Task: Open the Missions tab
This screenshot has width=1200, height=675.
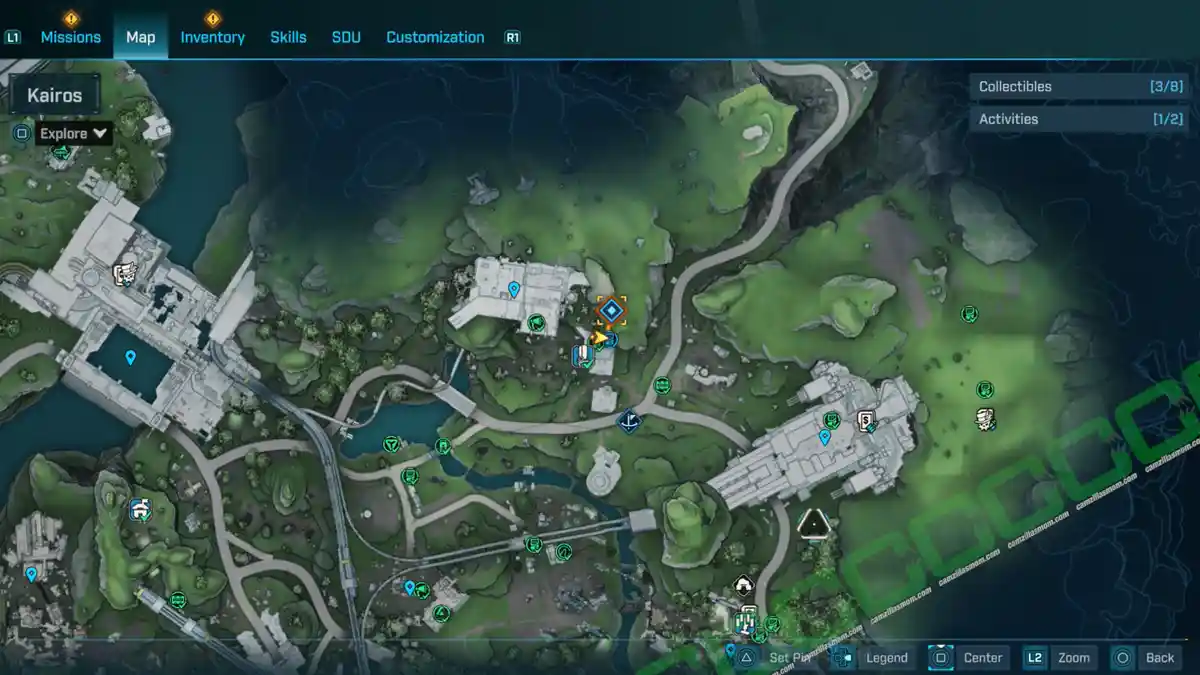Action: point(70,37)
